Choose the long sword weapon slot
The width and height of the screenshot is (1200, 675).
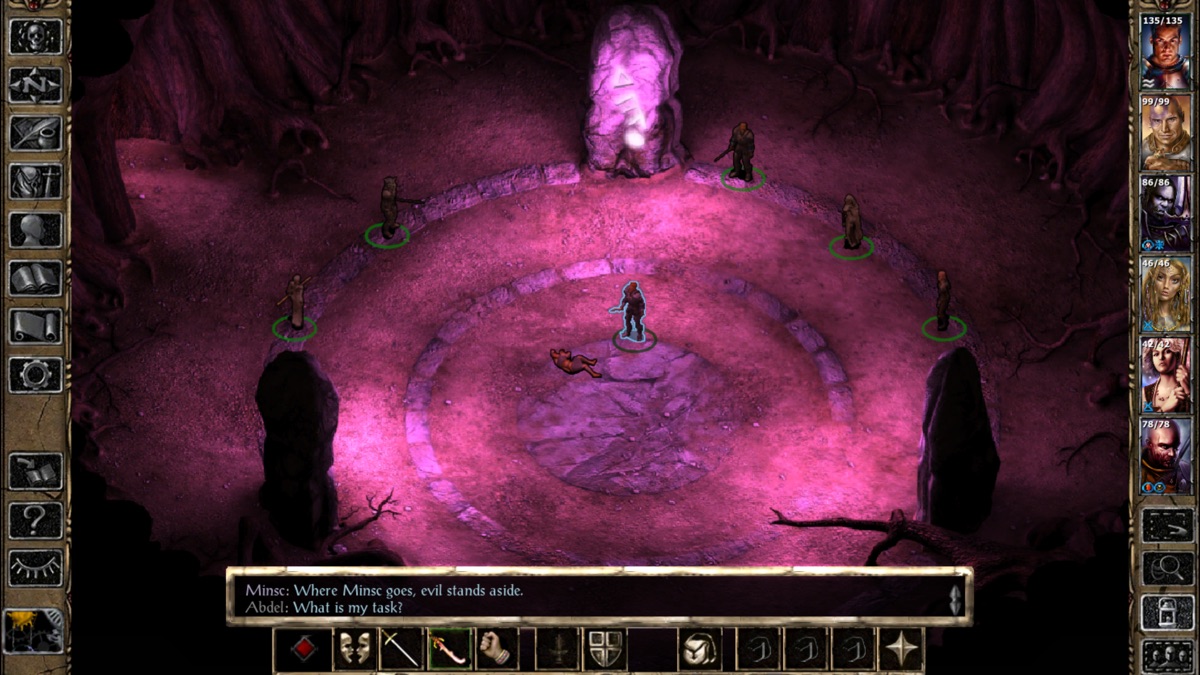tap(401, 649)
